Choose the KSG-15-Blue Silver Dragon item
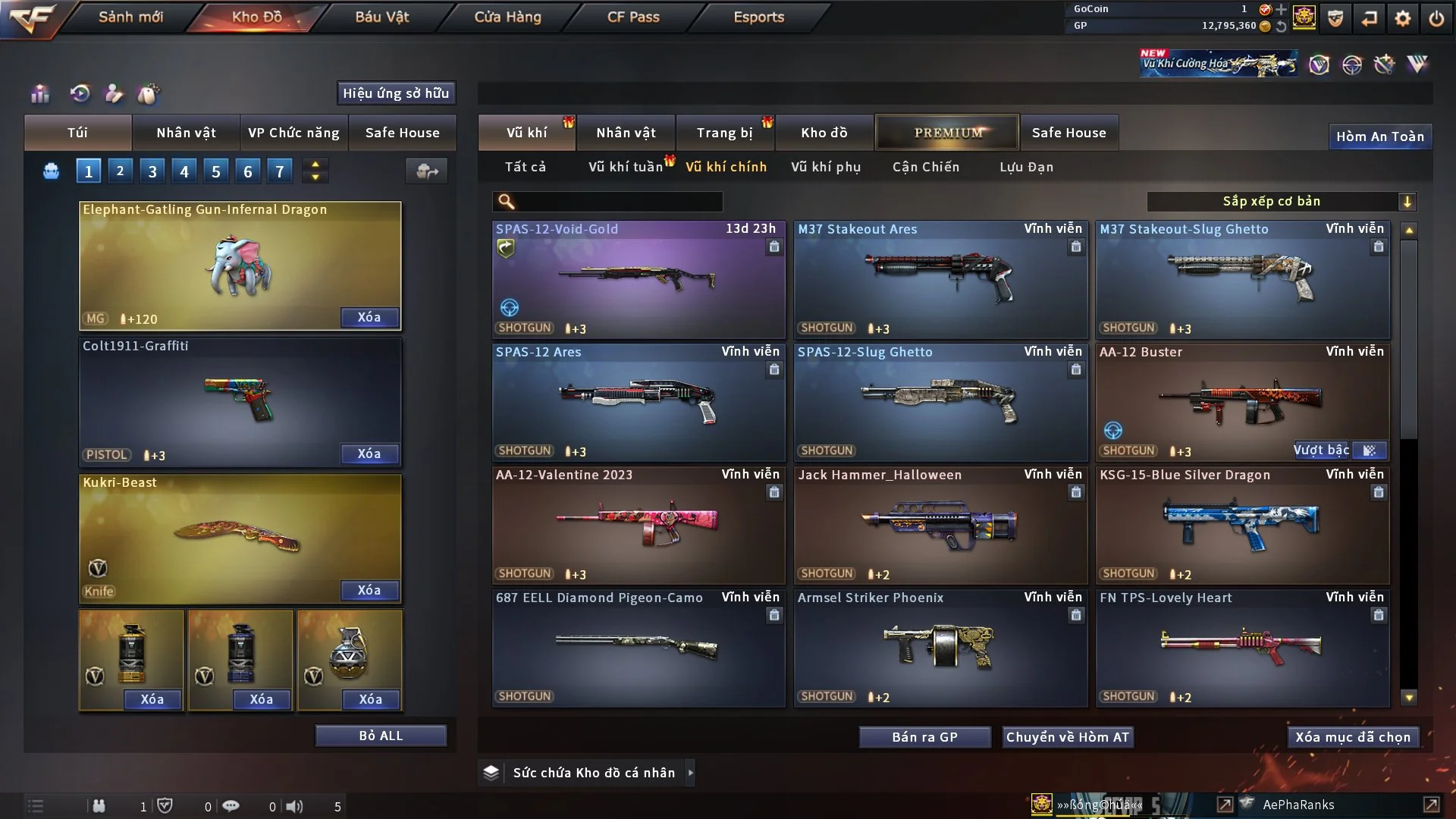The height and width of the screenshot is (819, 1456). (x=1242, y=525)
